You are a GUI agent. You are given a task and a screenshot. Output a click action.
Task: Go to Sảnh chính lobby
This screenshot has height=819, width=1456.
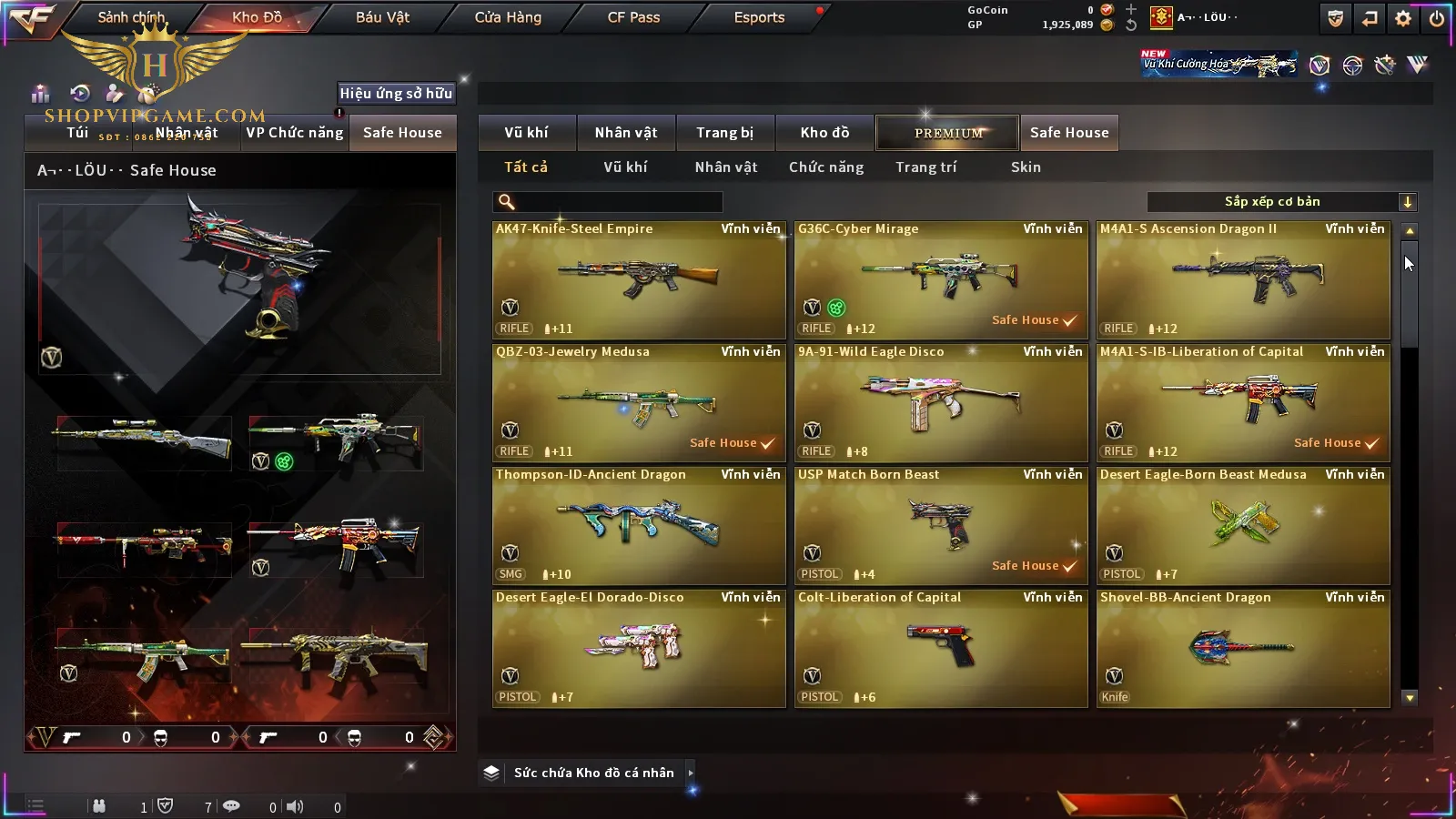pos(131,17)
